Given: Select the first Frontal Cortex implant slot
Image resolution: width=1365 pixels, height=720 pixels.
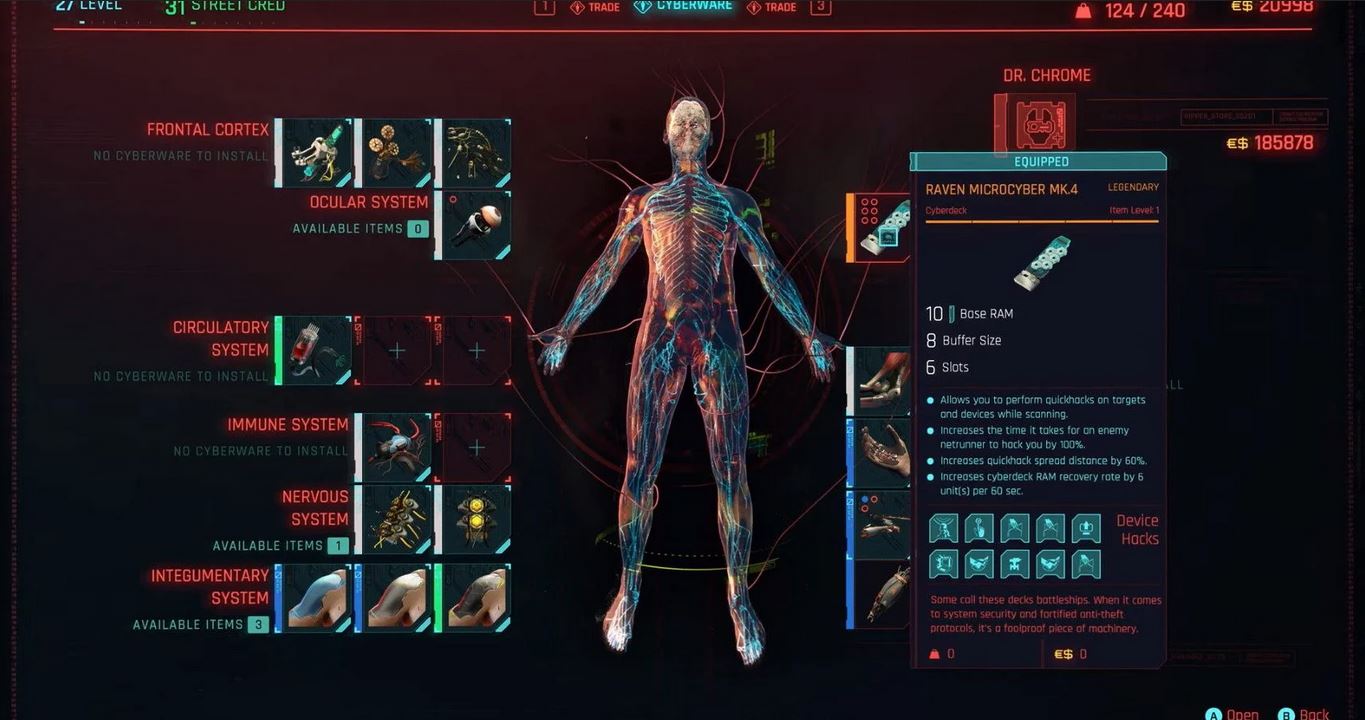Looking at the screenshot, I should [313, 152].
